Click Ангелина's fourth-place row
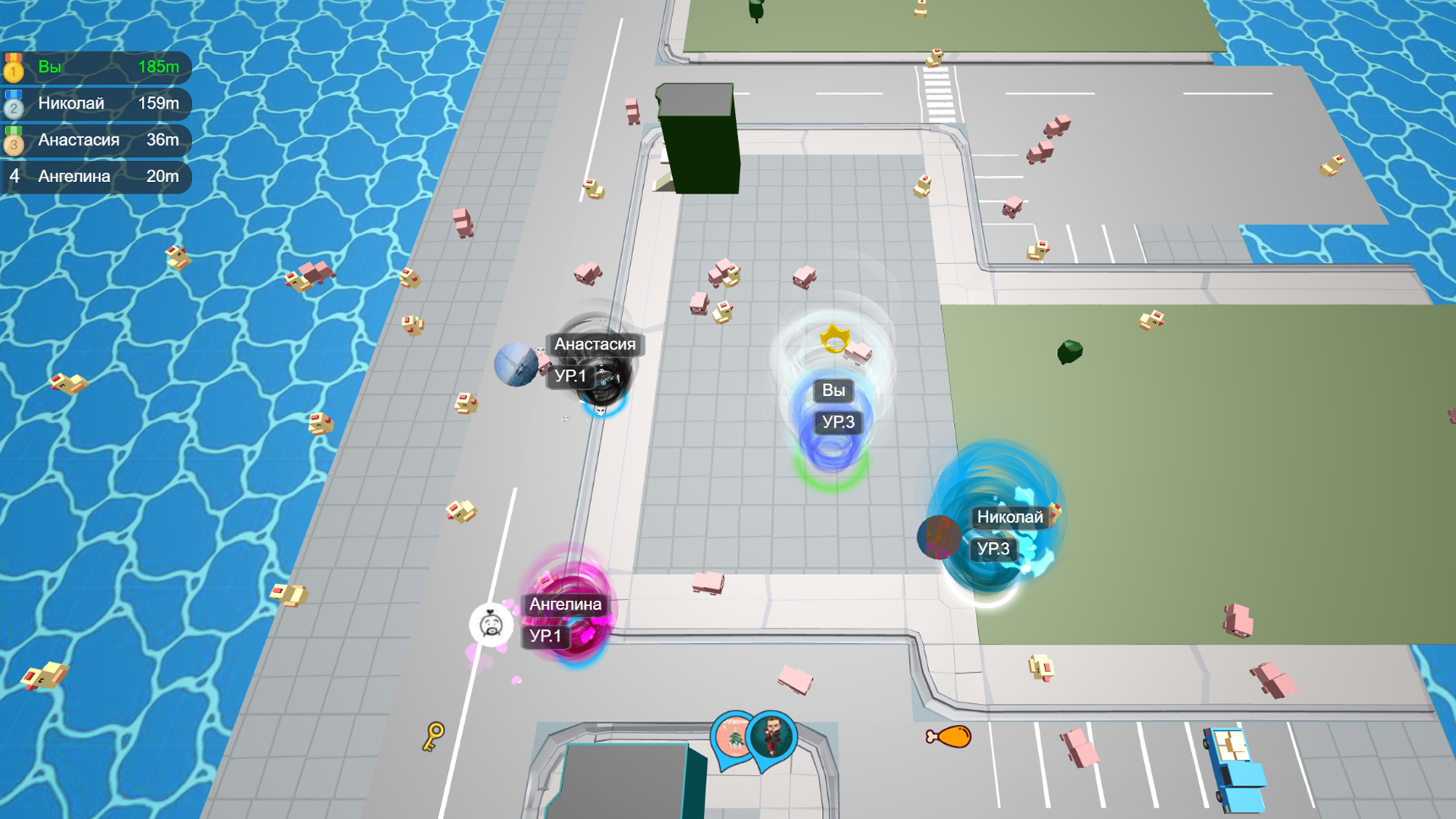Image resolution: width=1456 pixels, height=819 pixels. pyautogui.click(x=95, y=177)
